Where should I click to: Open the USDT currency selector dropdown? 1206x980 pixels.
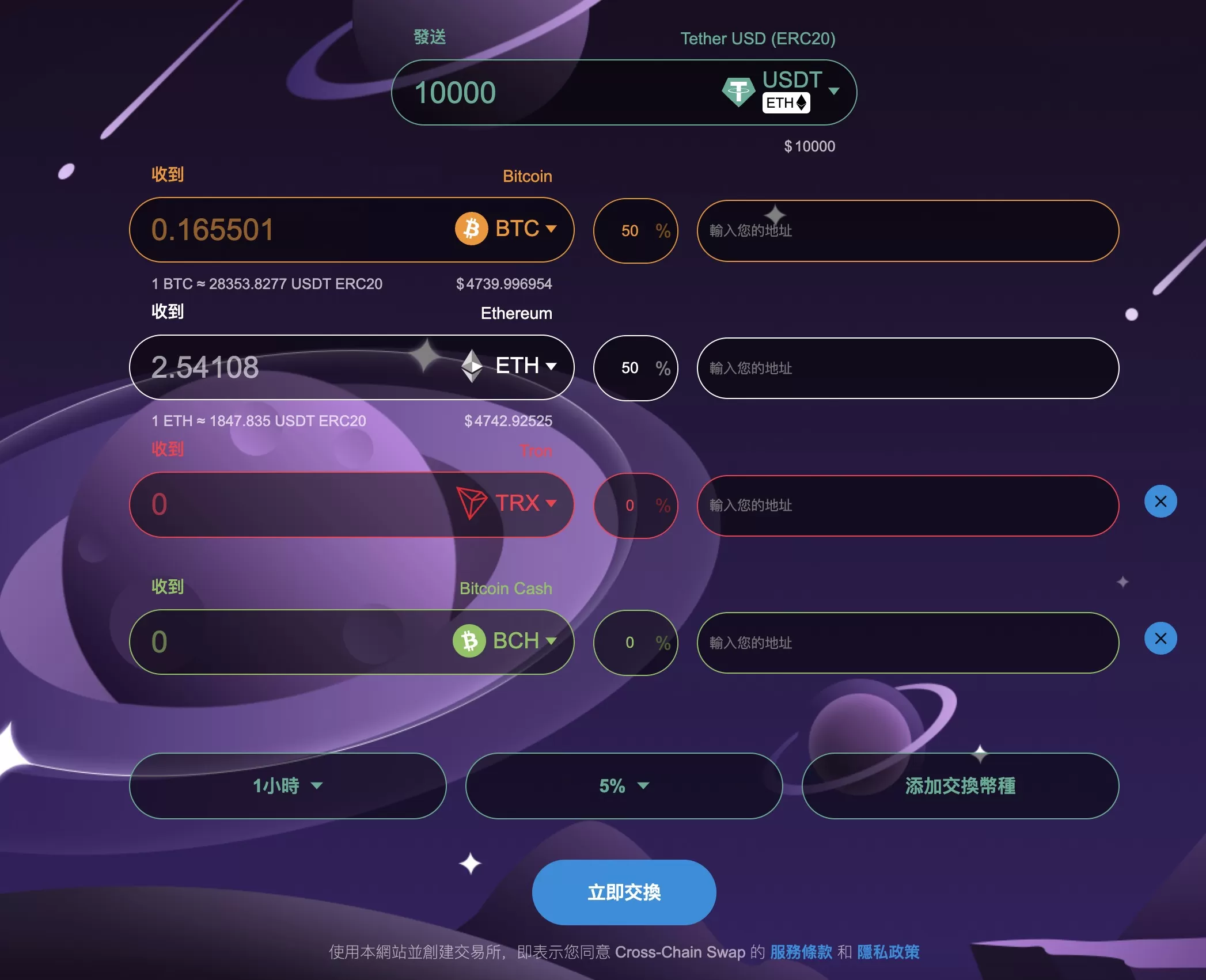pyautogui.click(x=835, y=91)
